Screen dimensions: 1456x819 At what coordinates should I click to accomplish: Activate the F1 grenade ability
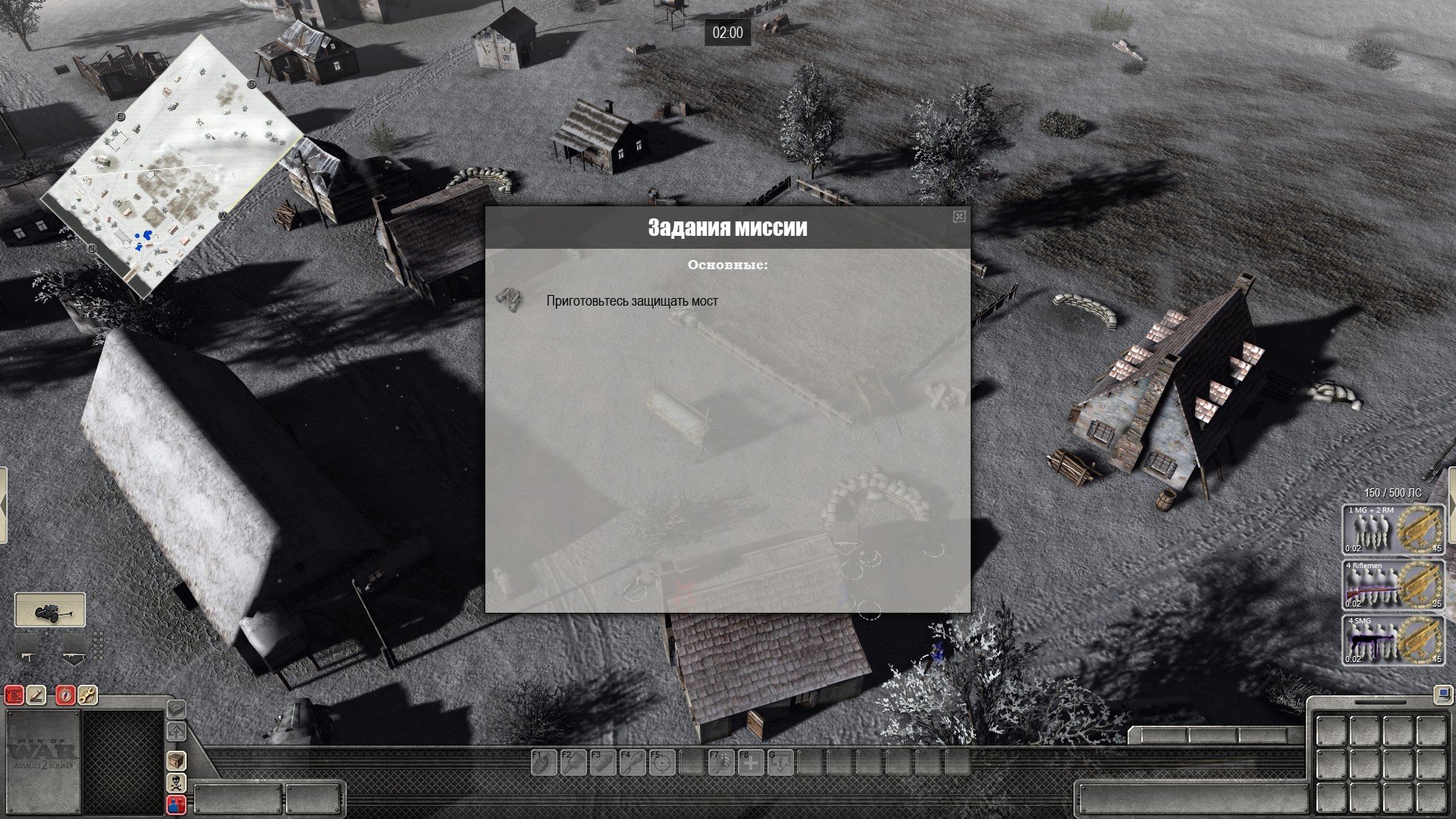[542, 762]
